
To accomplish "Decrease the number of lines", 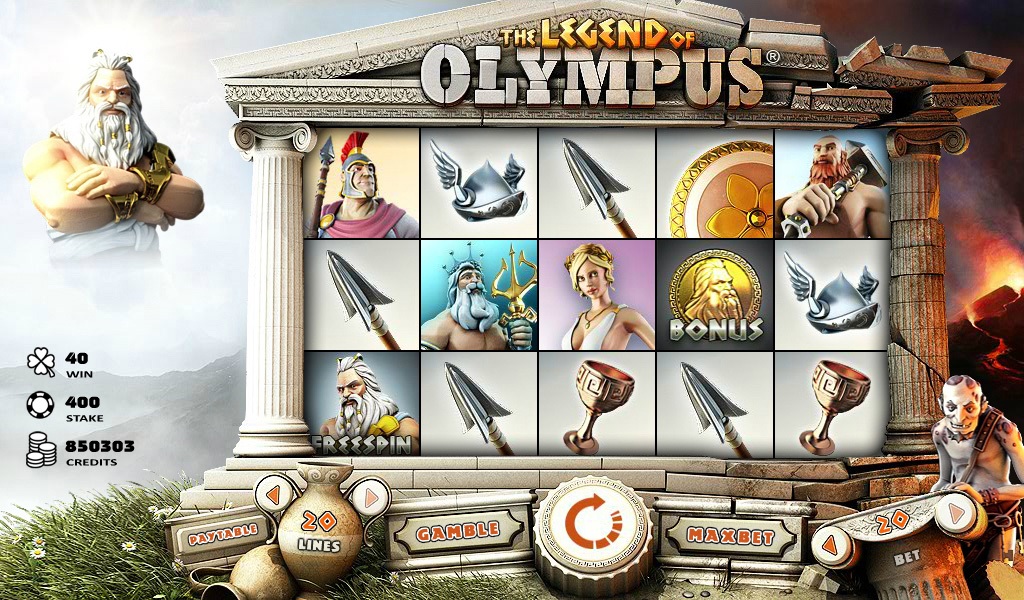I will (274, 492).
